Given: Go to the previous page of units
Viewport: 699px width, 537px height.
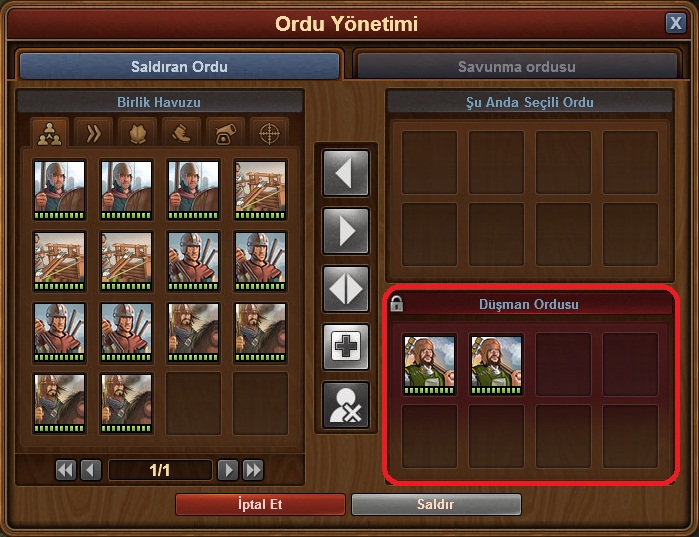Looking at the screenshot, I should [x=90, y=469].
